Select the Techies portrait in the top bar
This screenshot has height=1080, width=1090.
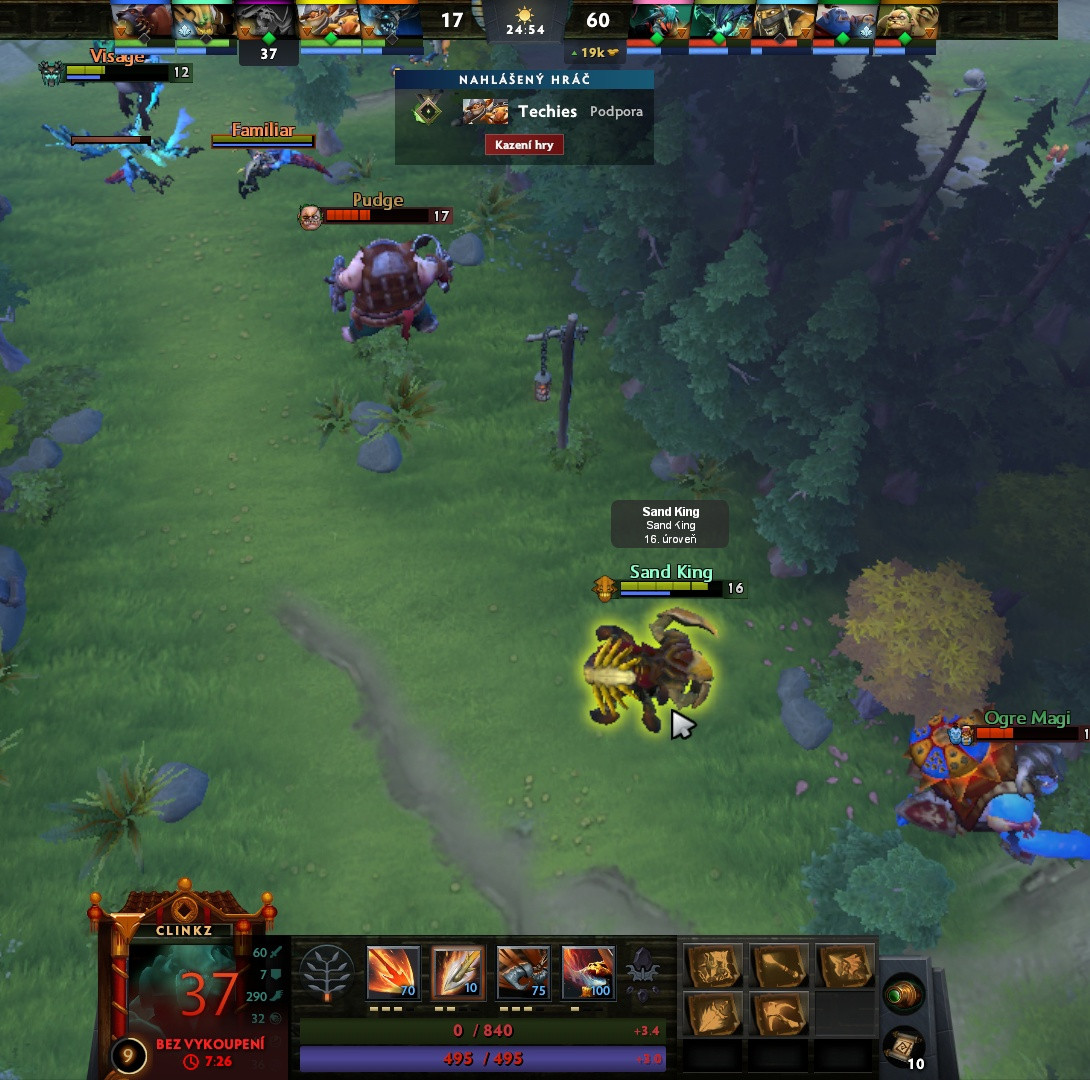[329, 21]
